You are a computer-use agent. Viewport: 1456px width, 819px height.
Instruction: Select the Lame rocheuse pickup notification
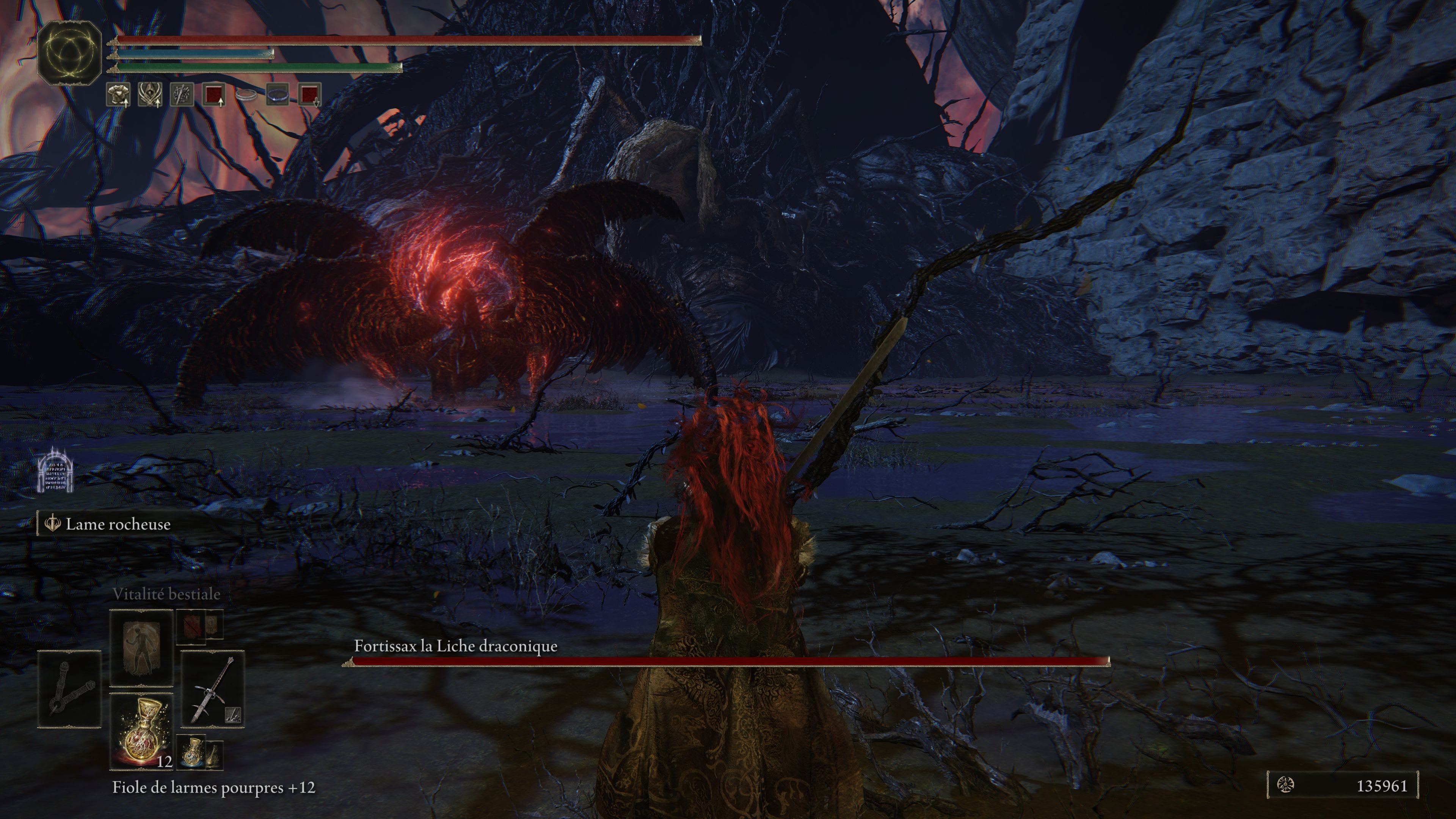point(118,524)
